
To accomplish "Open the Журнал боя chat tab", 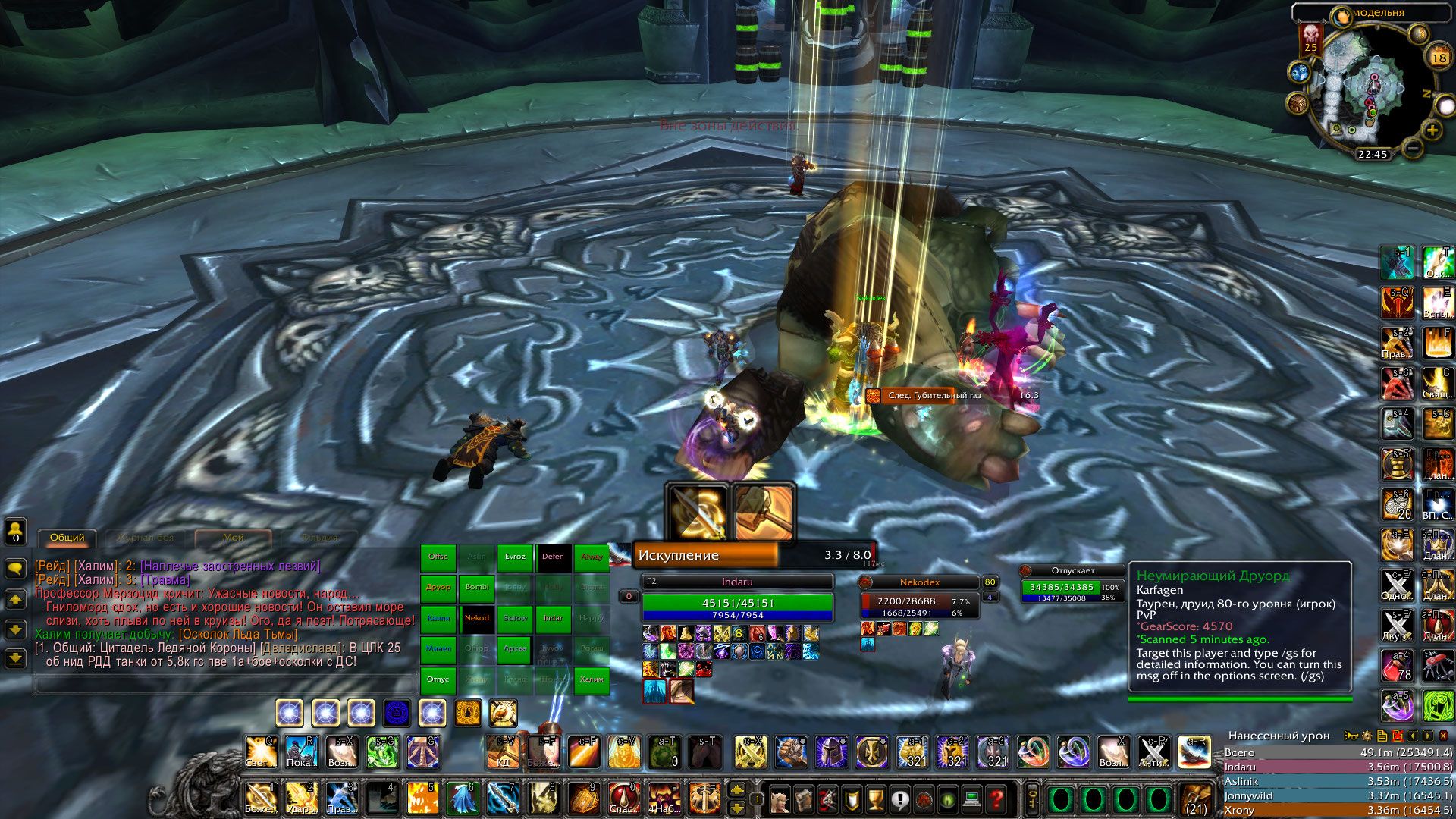I will 145,538.
